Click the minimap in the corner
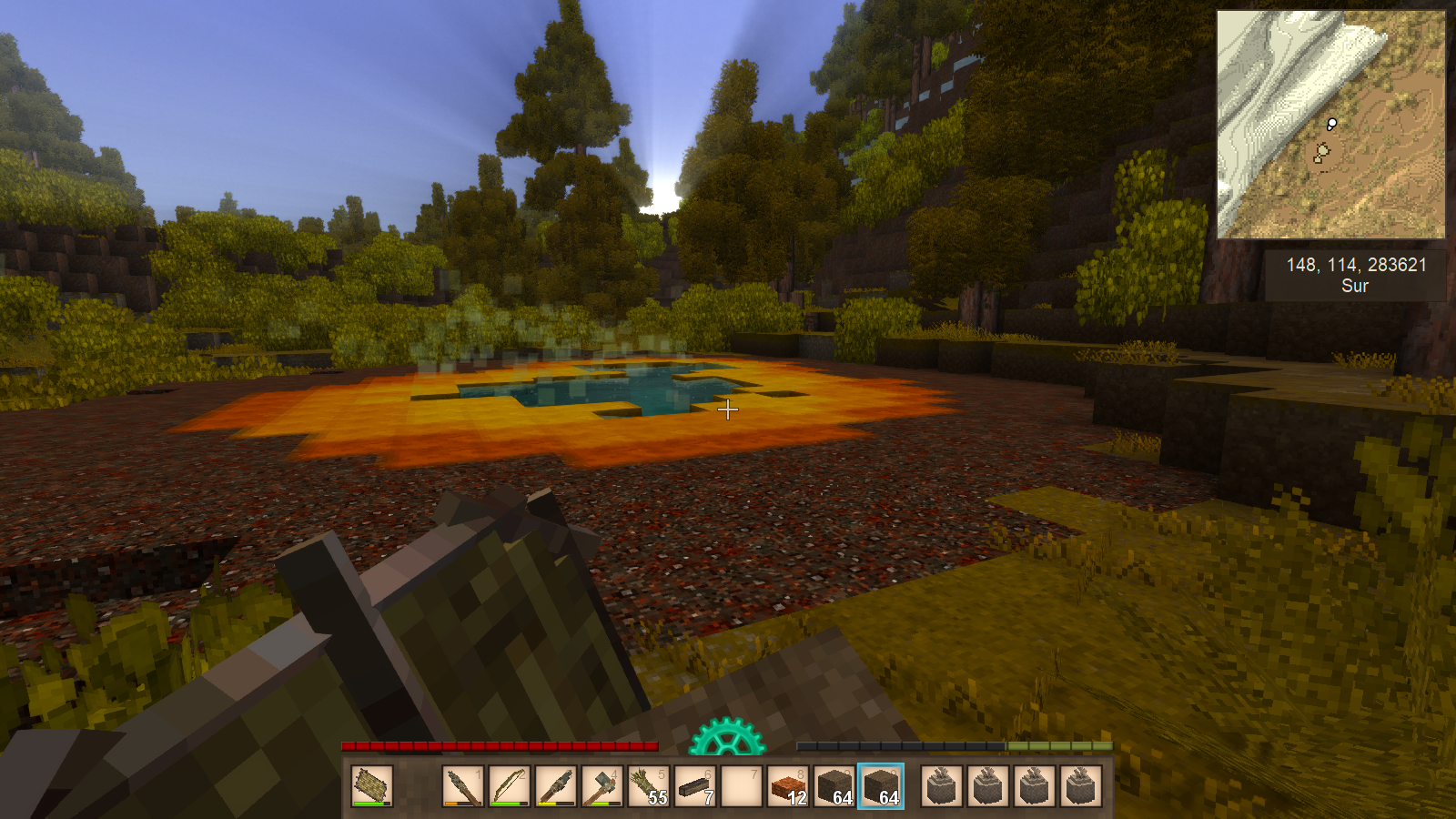The height and width of the screenshot is (819, 1456). pyautogui.click(x=1330, y=125)
